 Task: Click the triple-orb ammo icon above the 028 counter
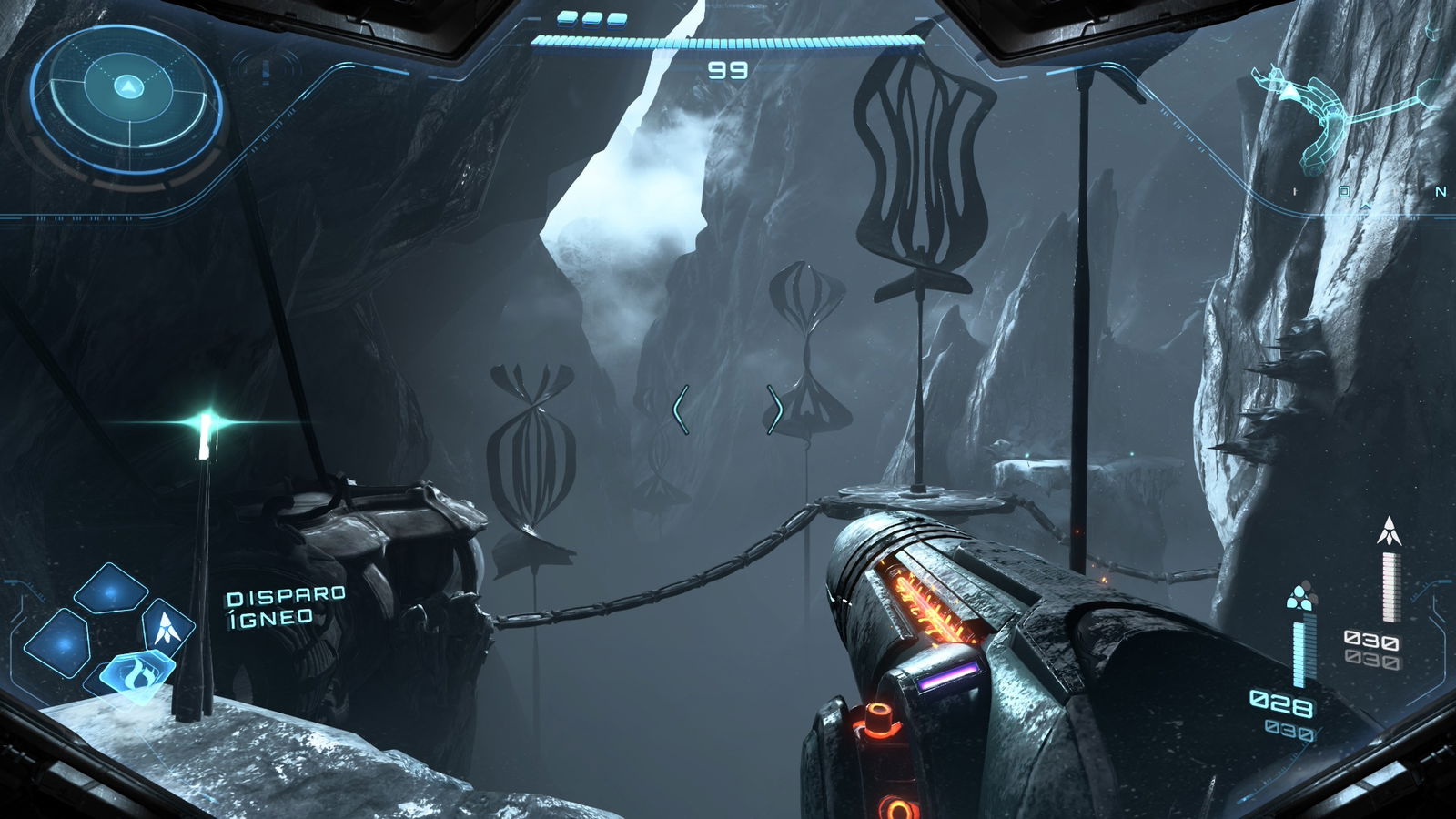[1301, 596]
